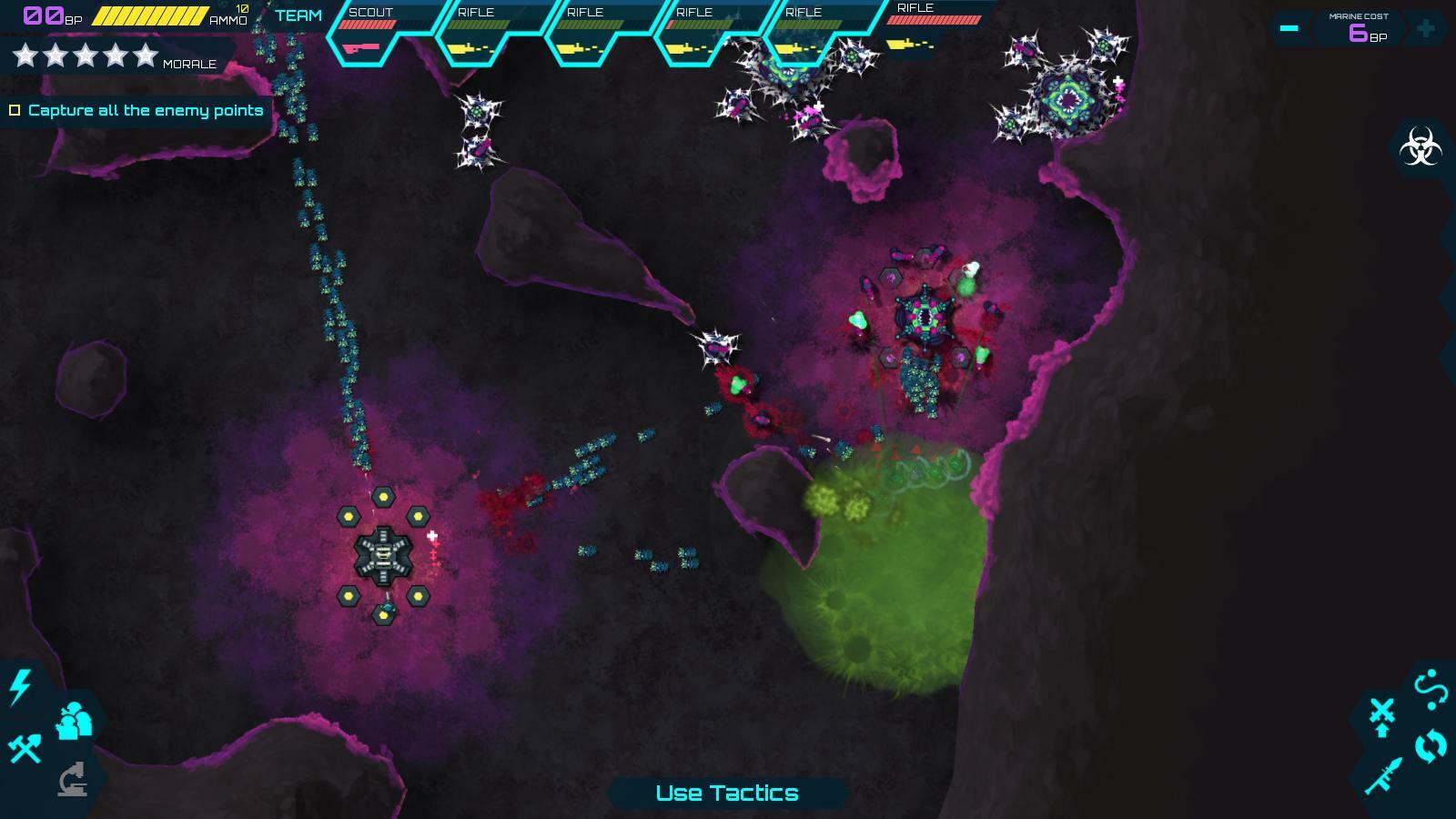Select the microscope research icon
Image resolution: width=1456 pixels, height=819 pixels.
(71, 781)
